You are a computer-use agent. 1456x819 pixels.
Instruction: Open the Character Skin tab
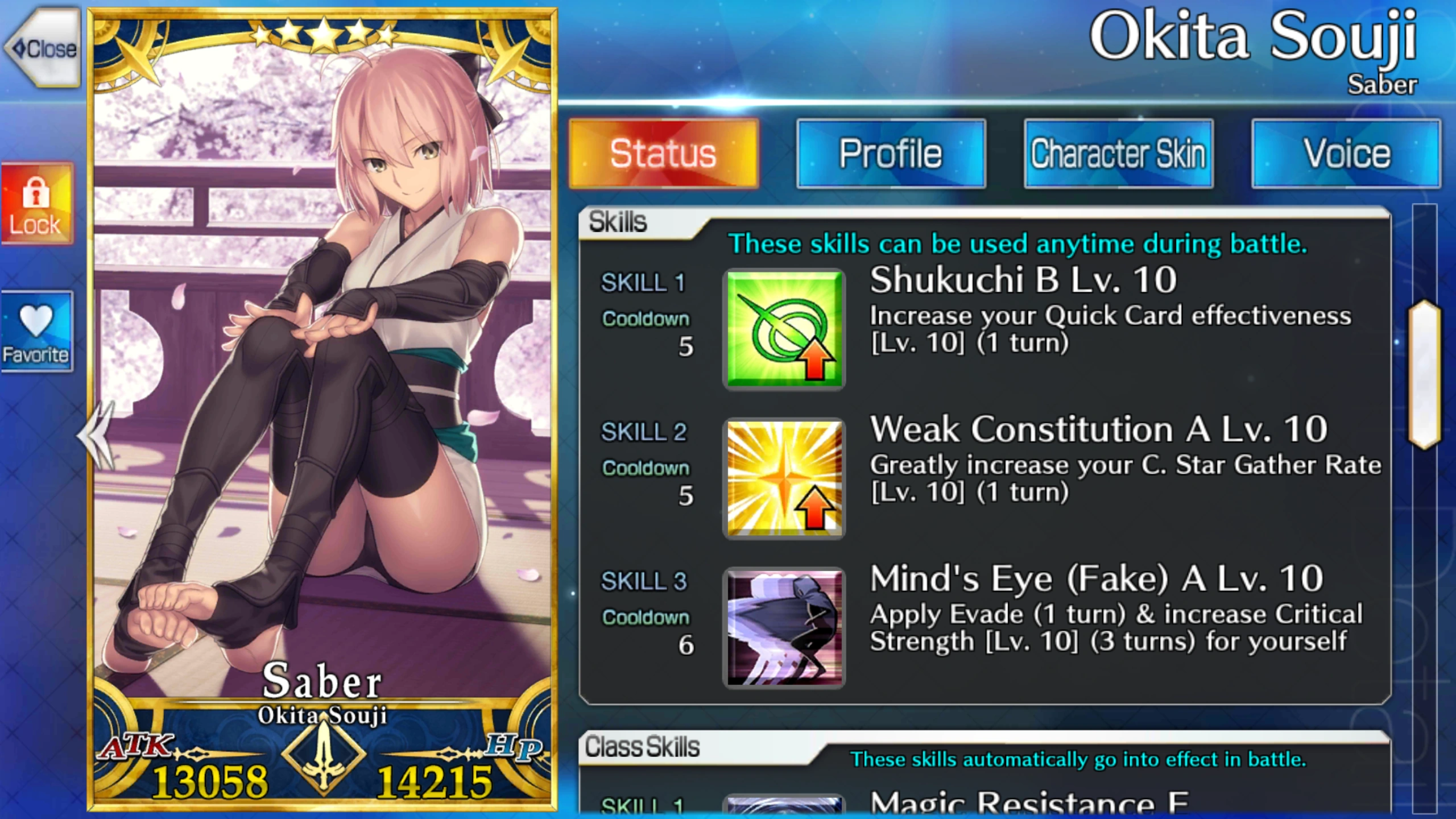pyautogui.click(x=1117, y=152)
